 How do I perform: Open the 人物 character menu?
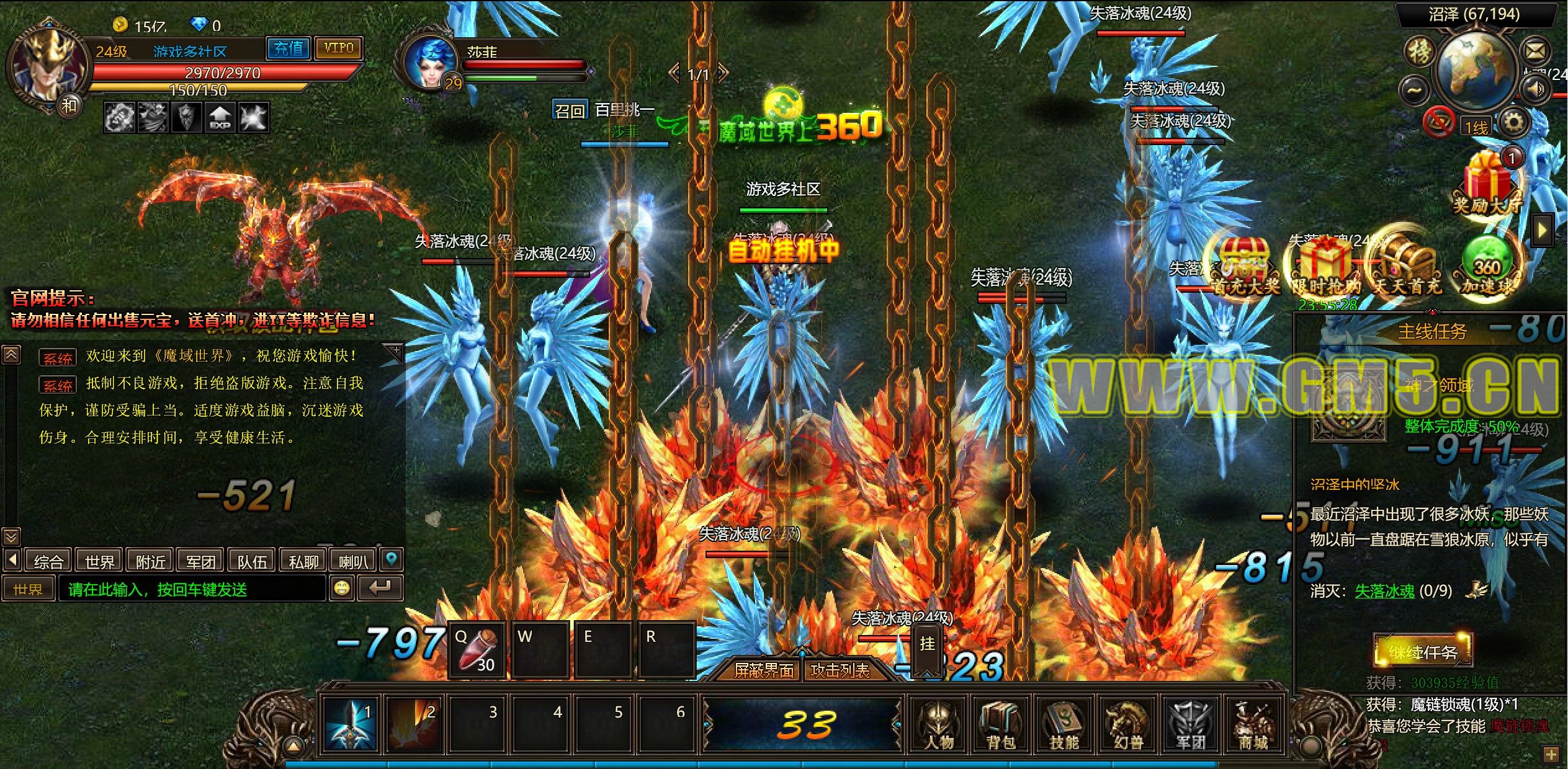click(x=938, y=724)
